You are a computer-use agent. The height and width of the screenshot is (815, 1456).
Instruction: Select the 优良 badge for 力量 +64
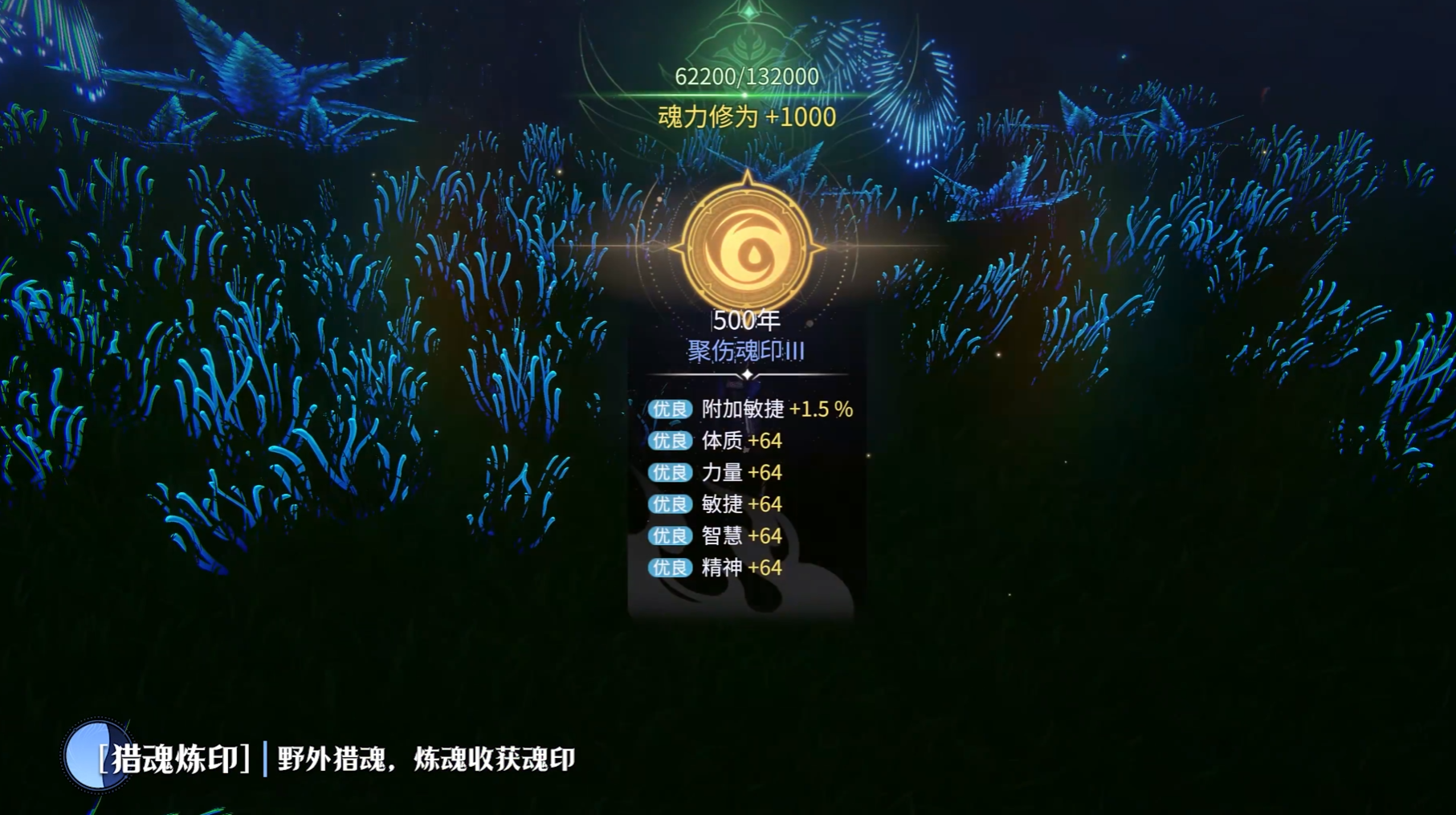click(669, 473)
